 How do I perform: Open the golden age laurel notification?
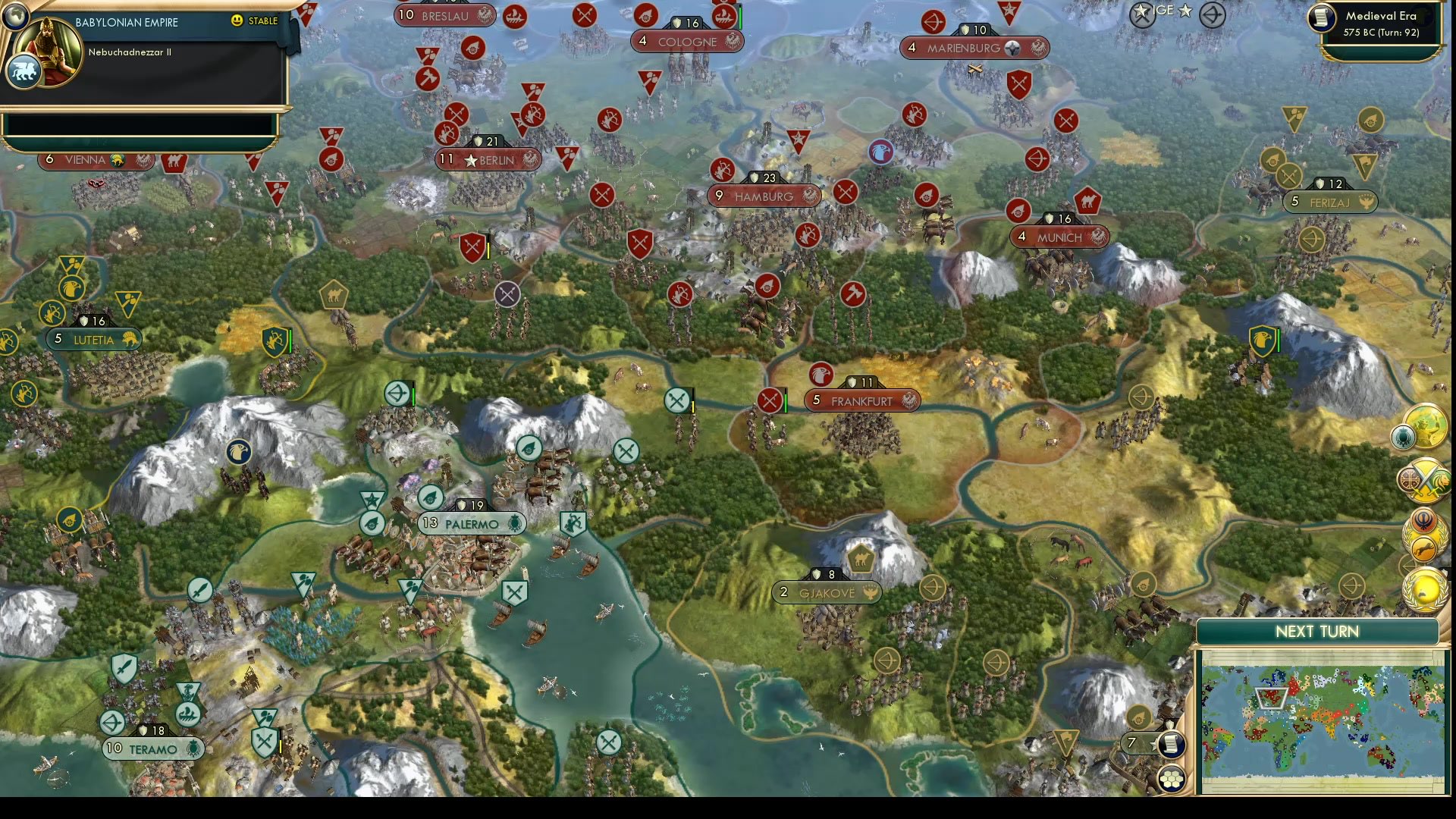point(1426,588)
